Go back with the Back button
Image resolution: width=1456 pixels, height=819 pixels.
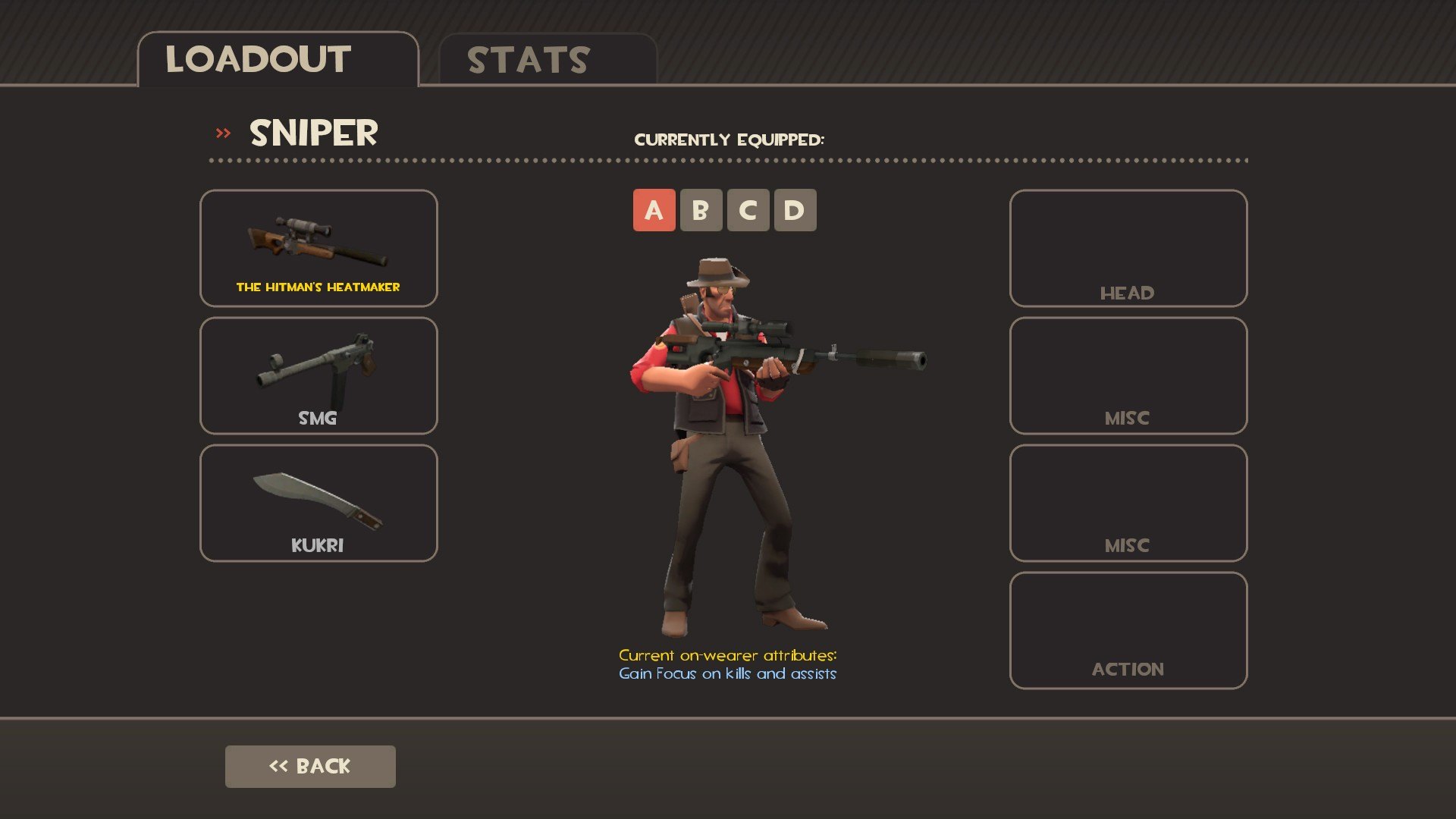click(310, 766)
